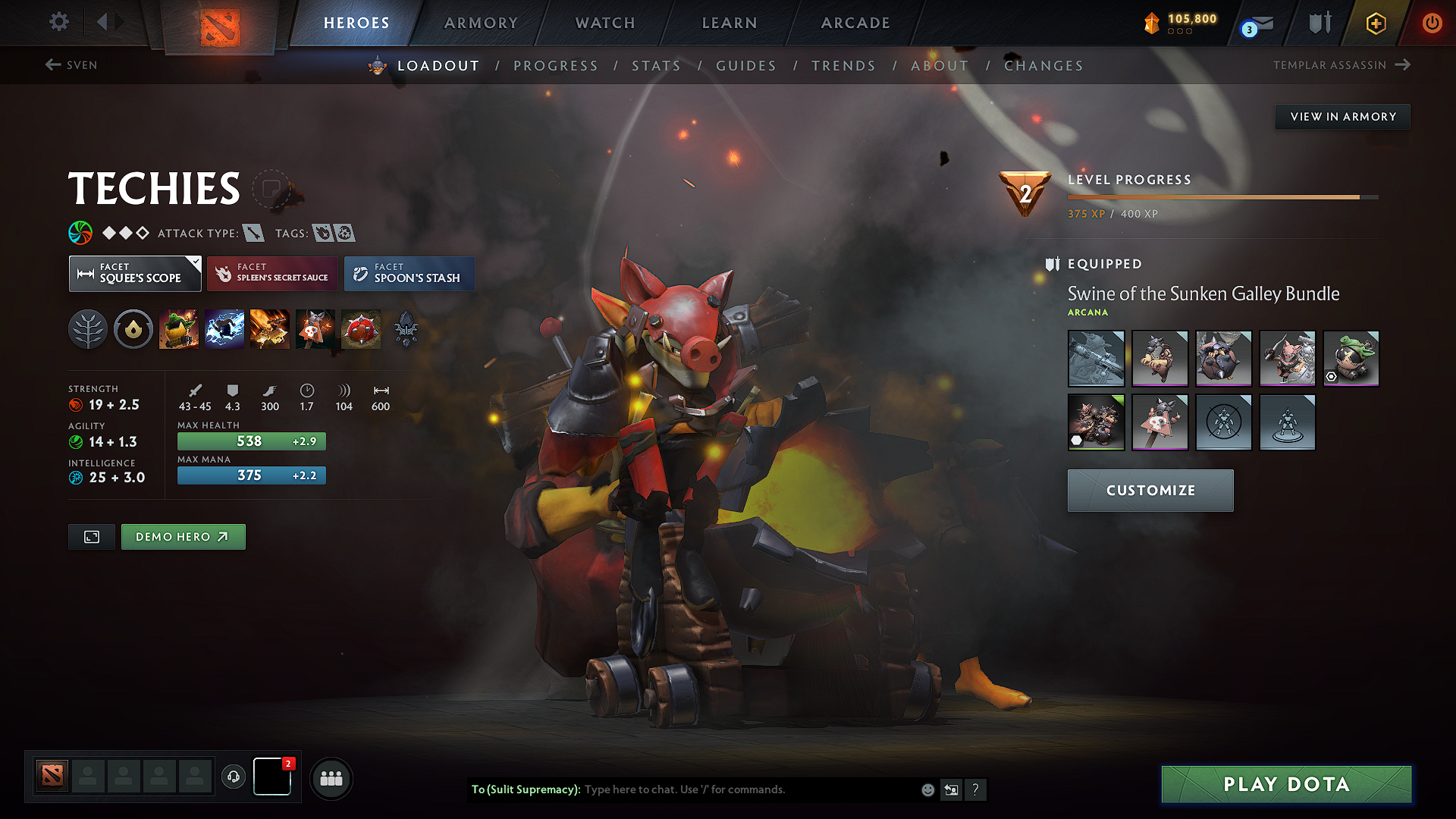Screen dimensions: 1456x819
Task: Select the Spleen's Secret Sauce facet
Action: point(271,273)
